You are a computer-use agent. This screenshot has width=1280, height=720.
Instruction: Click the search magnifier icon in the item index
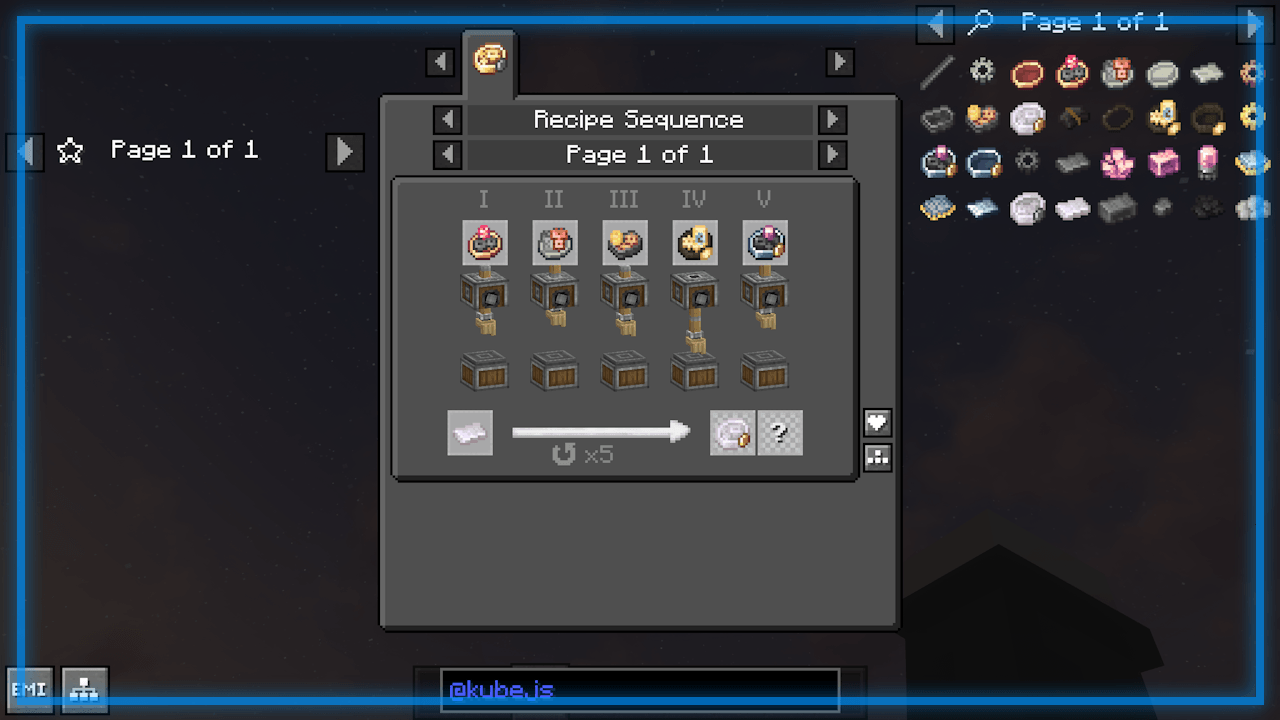(x=981, y=22)
